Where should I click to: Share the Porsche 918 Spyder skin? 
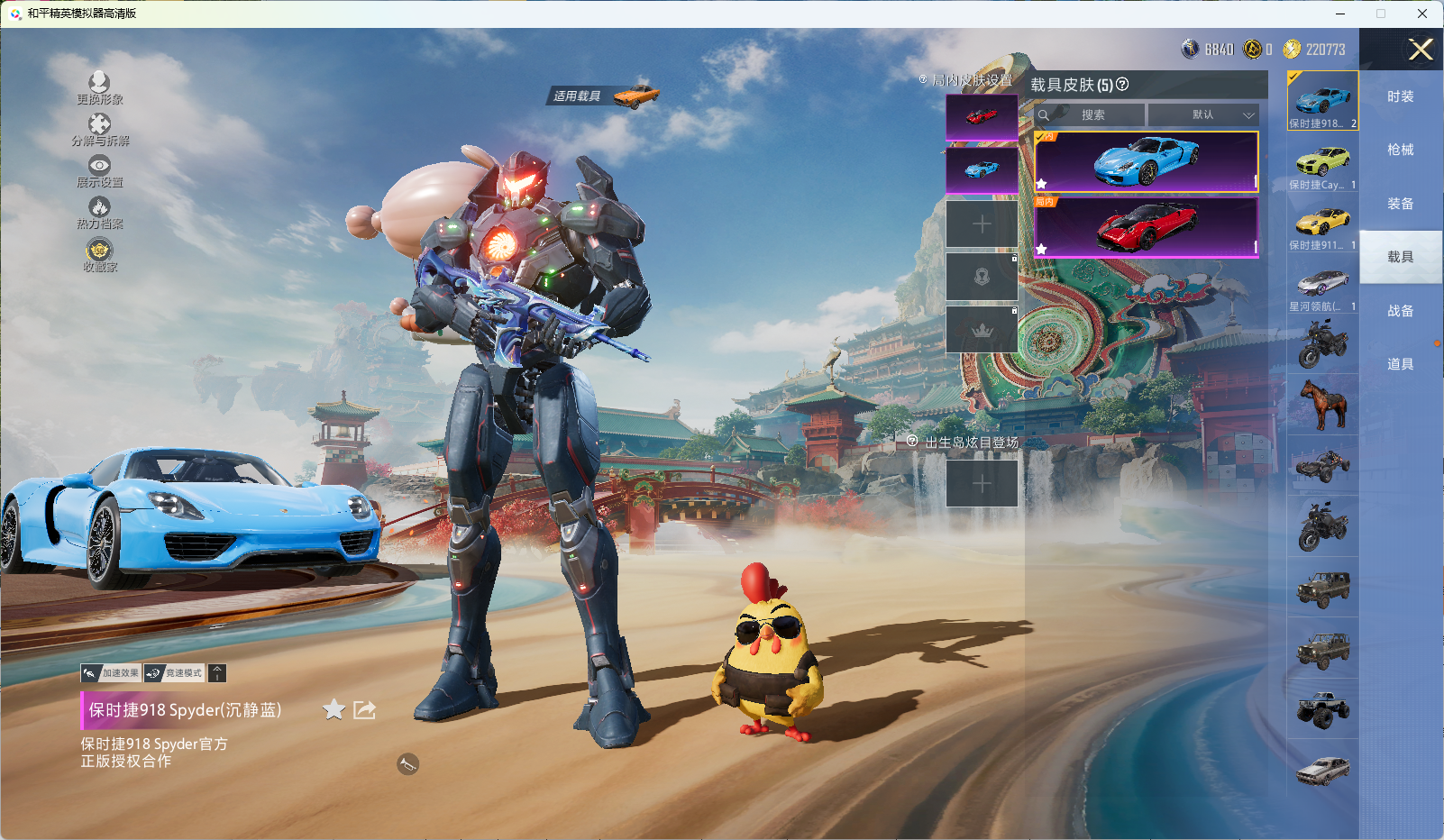tap(364, 710)
